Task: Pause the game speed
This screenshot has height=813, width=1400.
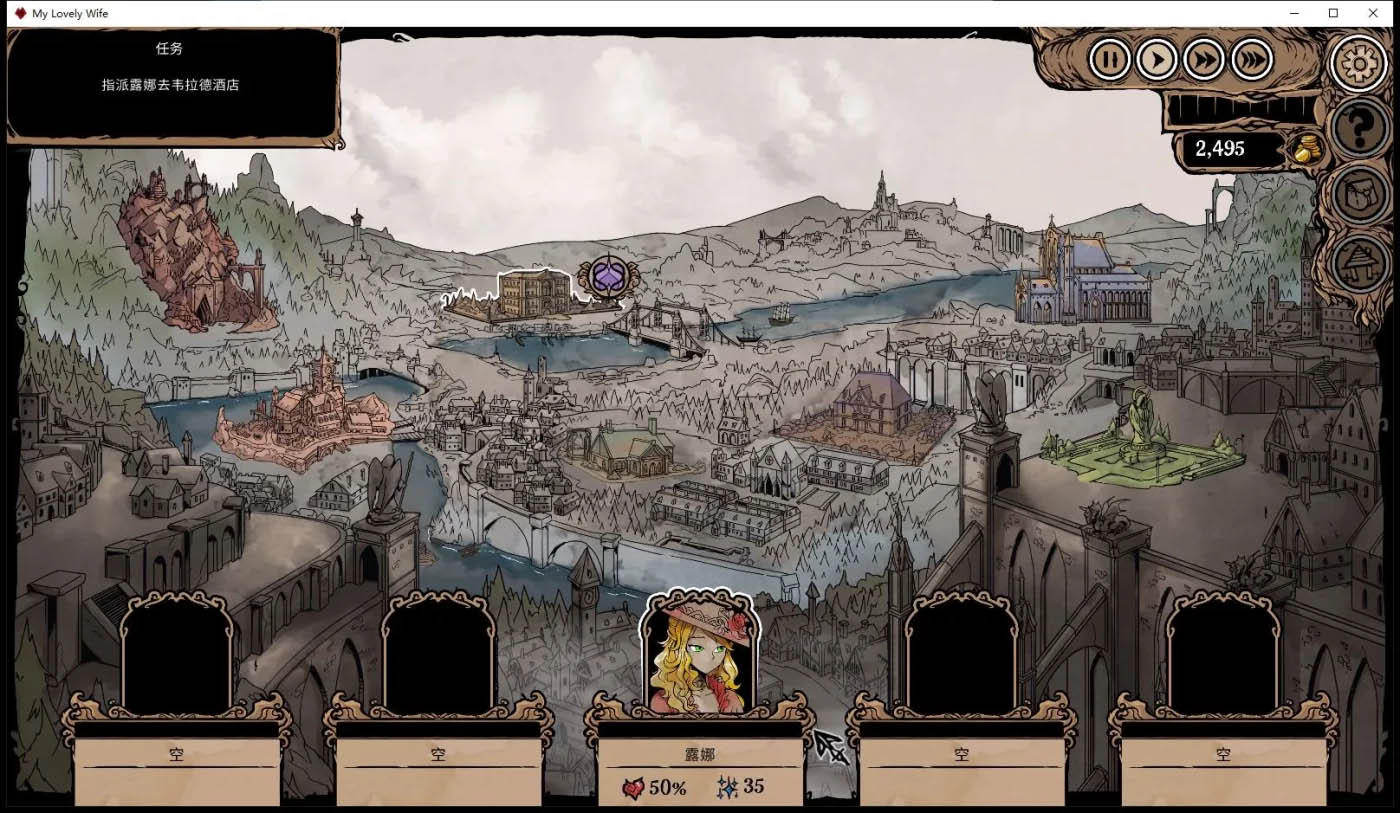Action: (x=1109, y=60)
